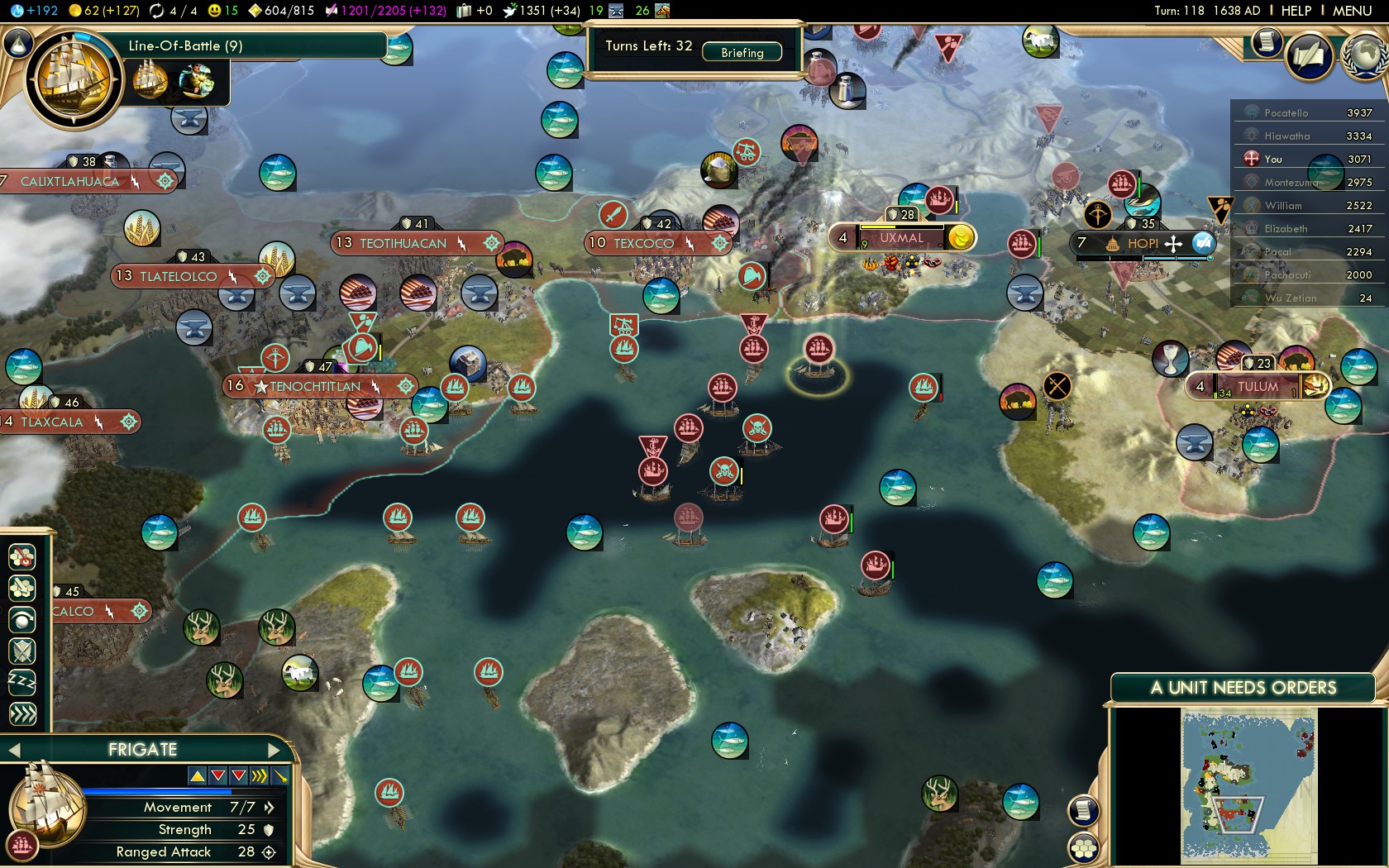The width and height of the screenshot is (1389, 868).
Task: Select the previous unit with the left arrow
Action: coord(14,750)
